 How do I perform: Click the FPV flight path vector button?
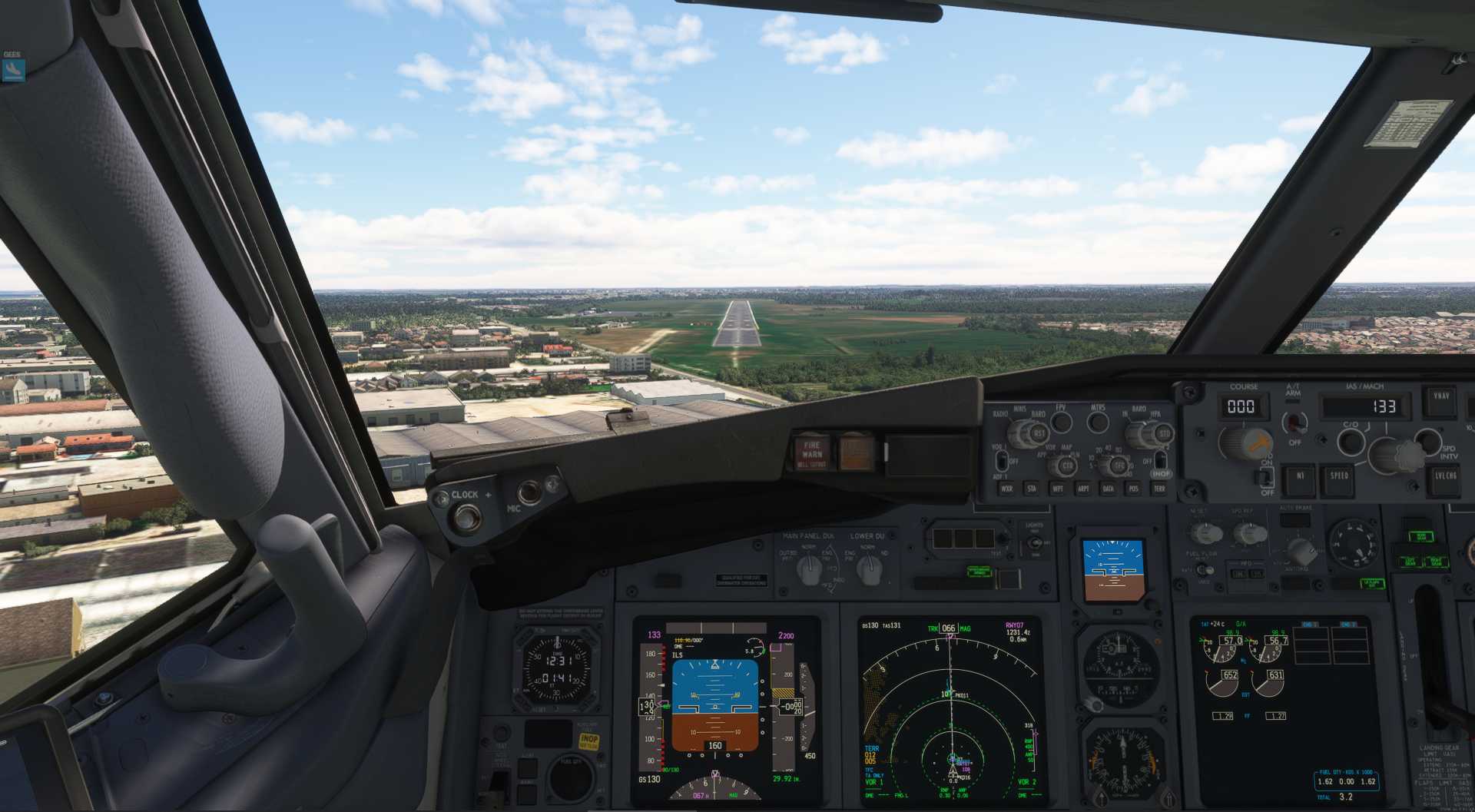(x=1061, y=422)
